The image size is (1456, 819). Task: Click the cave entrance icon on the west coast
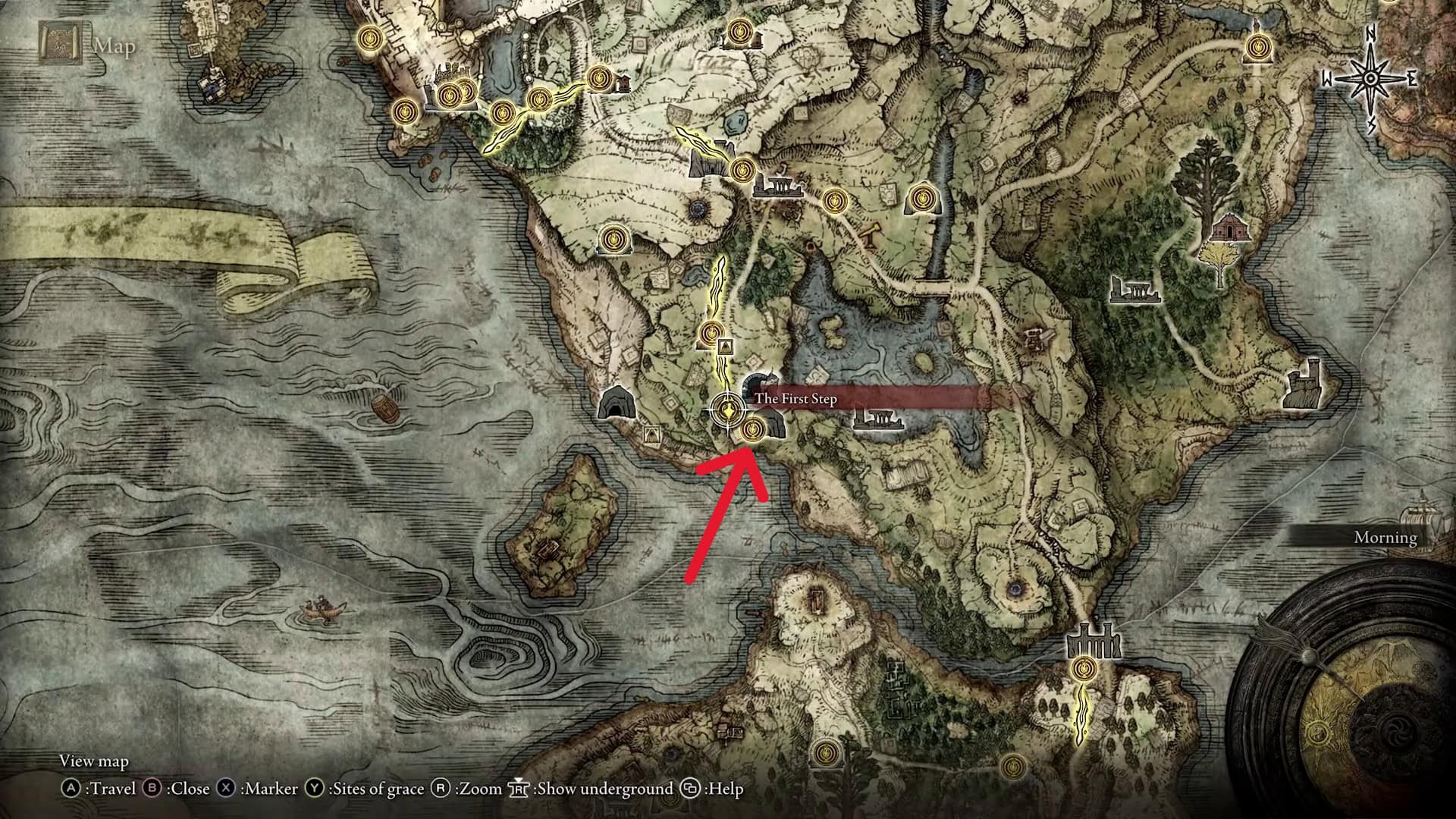tap(615, 403)
